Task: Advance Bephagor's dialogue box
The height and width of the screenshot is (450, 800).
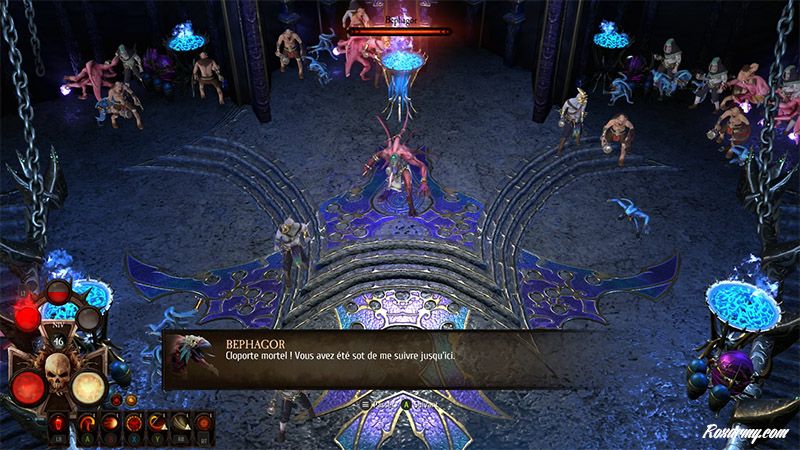Action: pyautogui.click(x=400, y=360)
